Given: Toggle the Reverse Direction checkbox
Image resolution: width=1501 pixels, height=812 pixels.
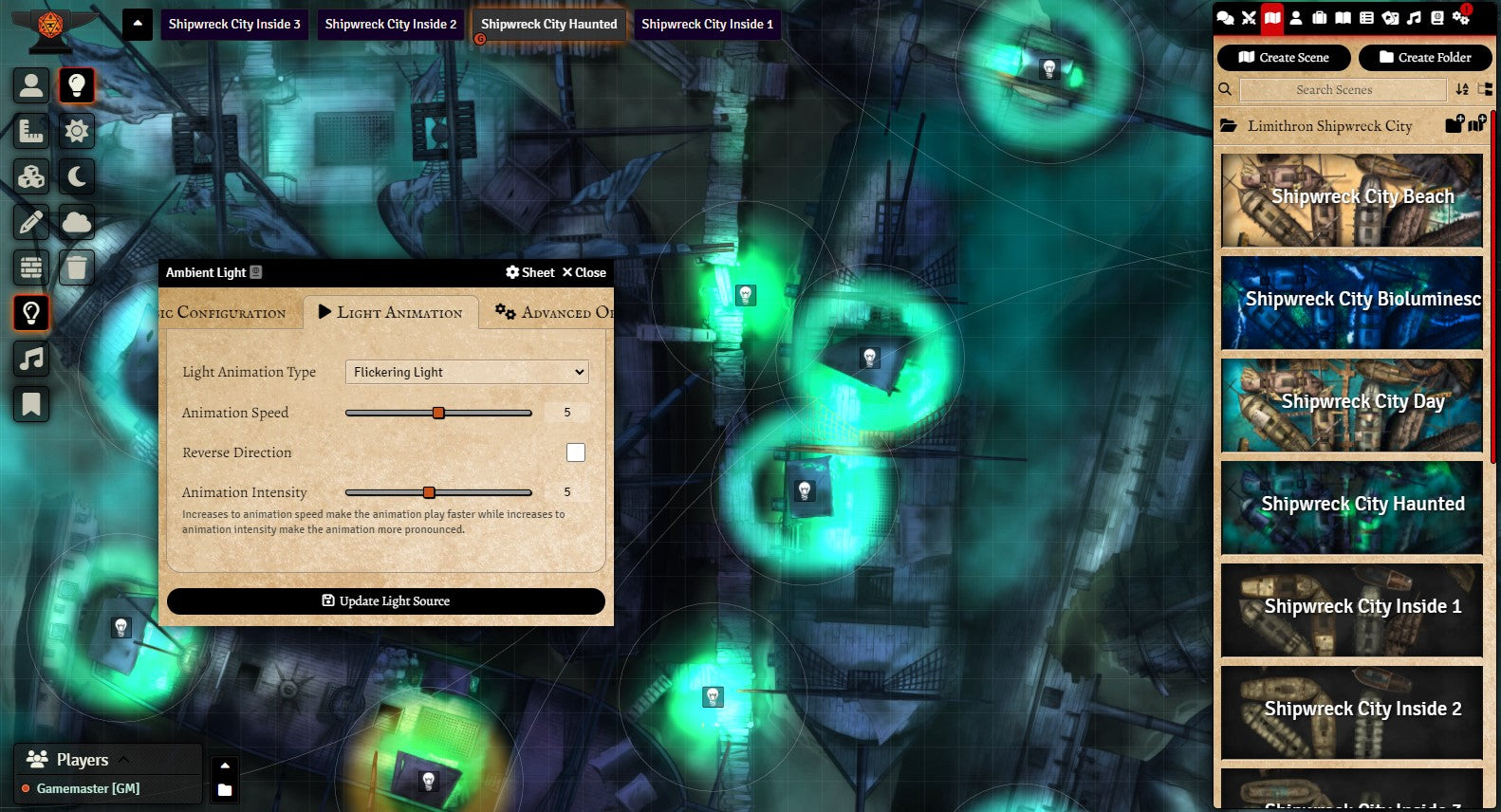Looking at the screenshot, I should pyautogui.click(x=575, y=452).
